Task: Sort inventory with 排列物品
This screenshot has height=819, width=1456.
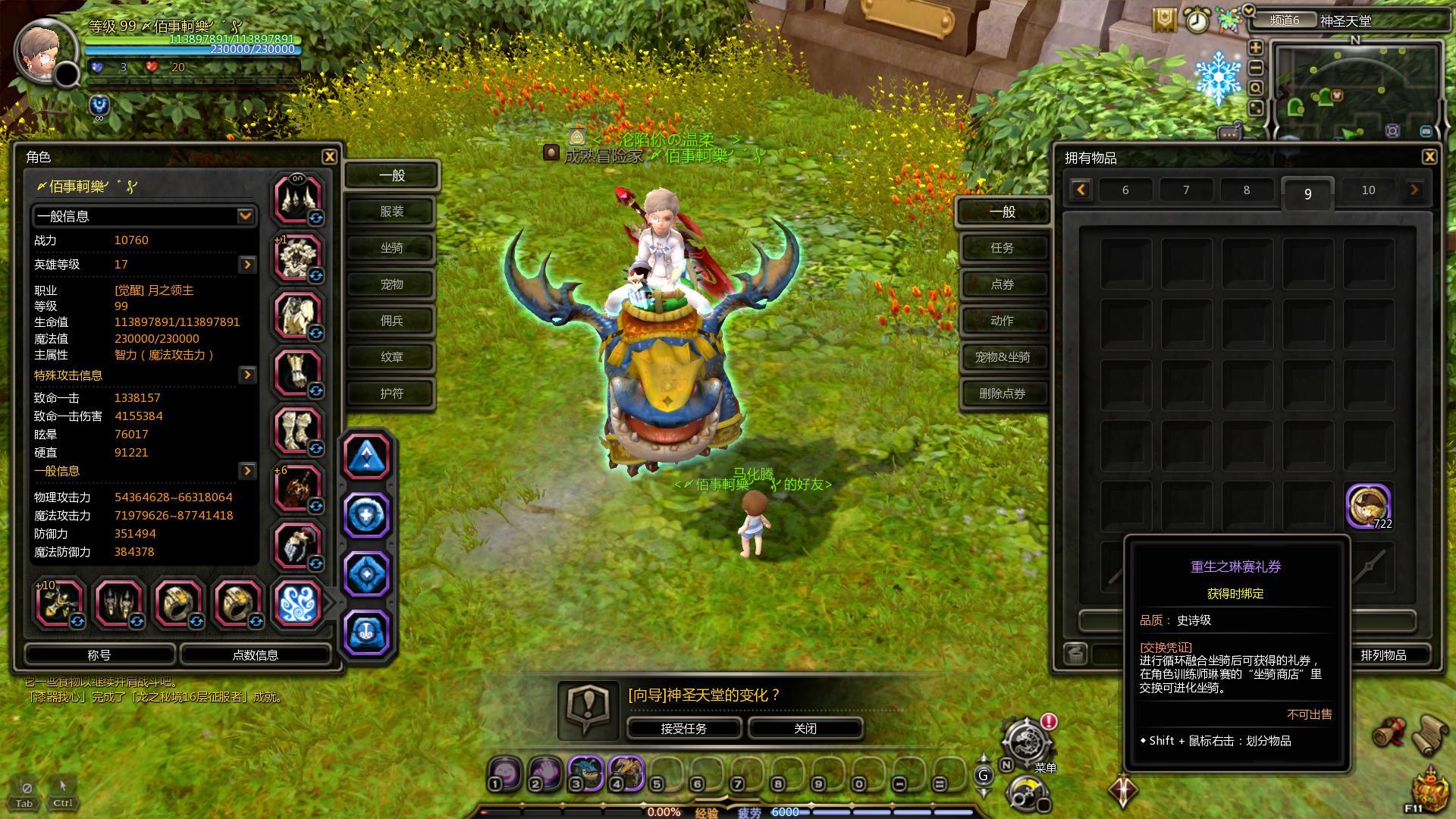Action: pyautogui.click(x=1383, y=654)
